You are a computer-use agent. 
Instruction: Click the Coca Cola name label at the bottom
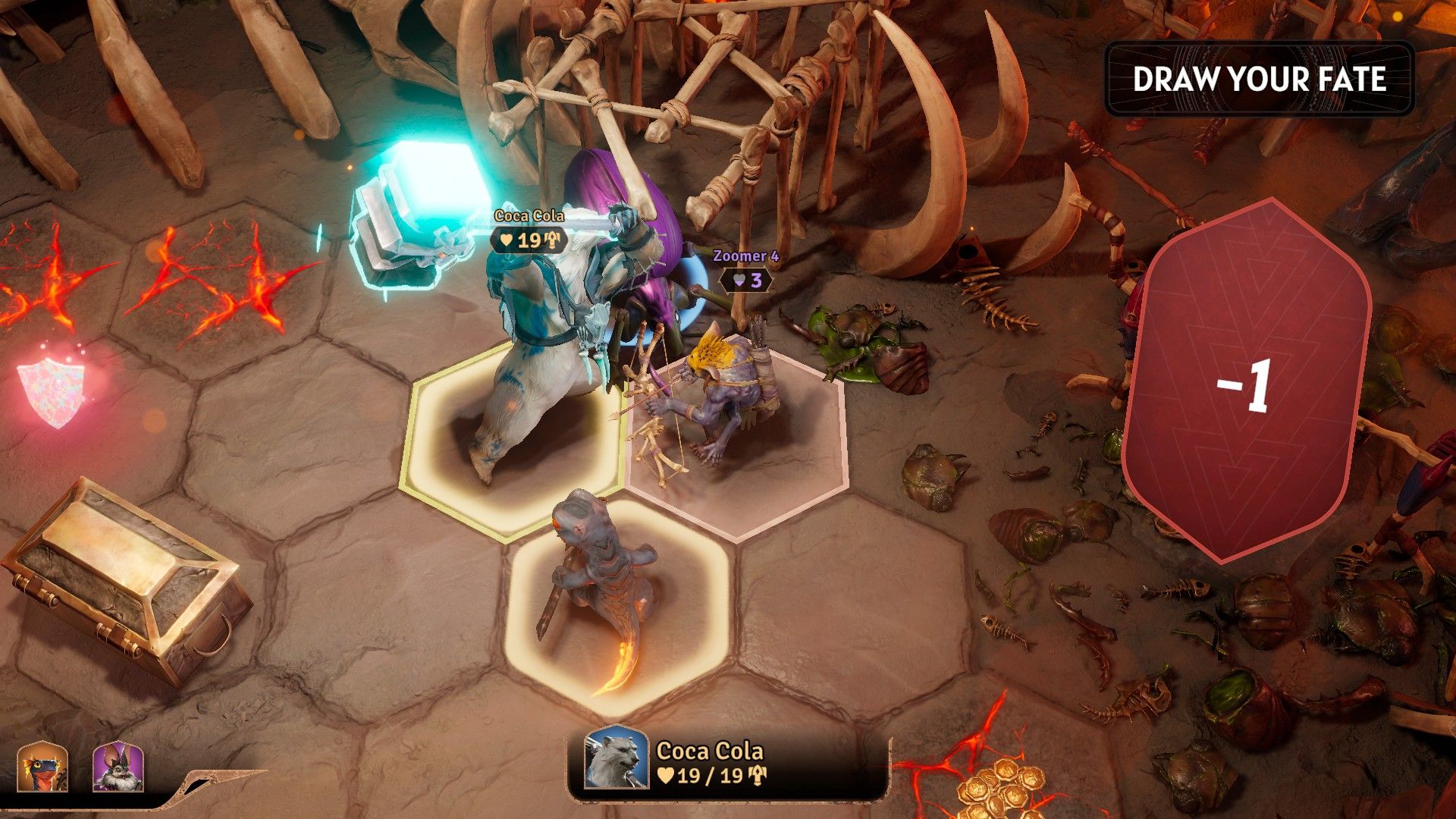710,752
